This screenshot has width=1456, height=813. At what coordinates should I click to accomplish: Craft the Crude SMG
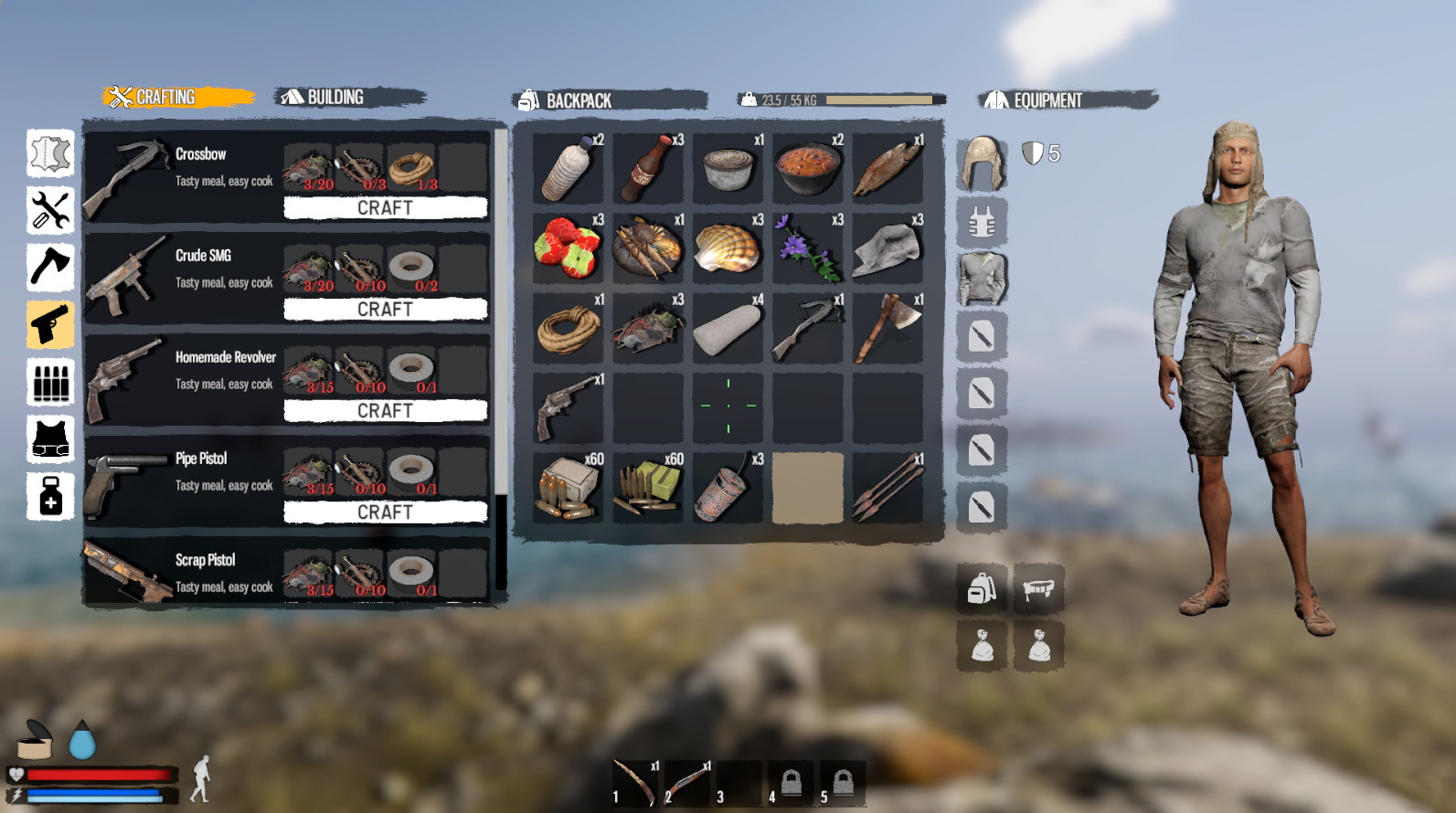[x=385, y=310]
